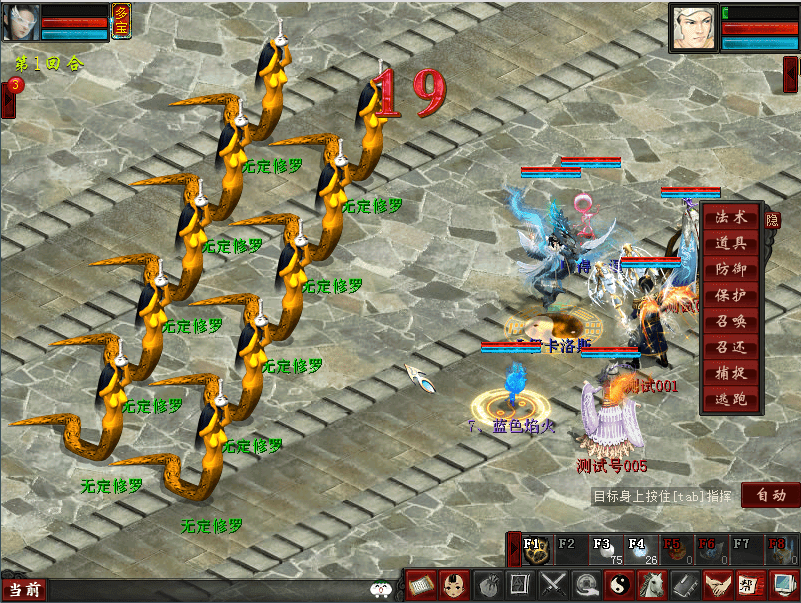Click the 当前 chat channel button

click(24, 590)
